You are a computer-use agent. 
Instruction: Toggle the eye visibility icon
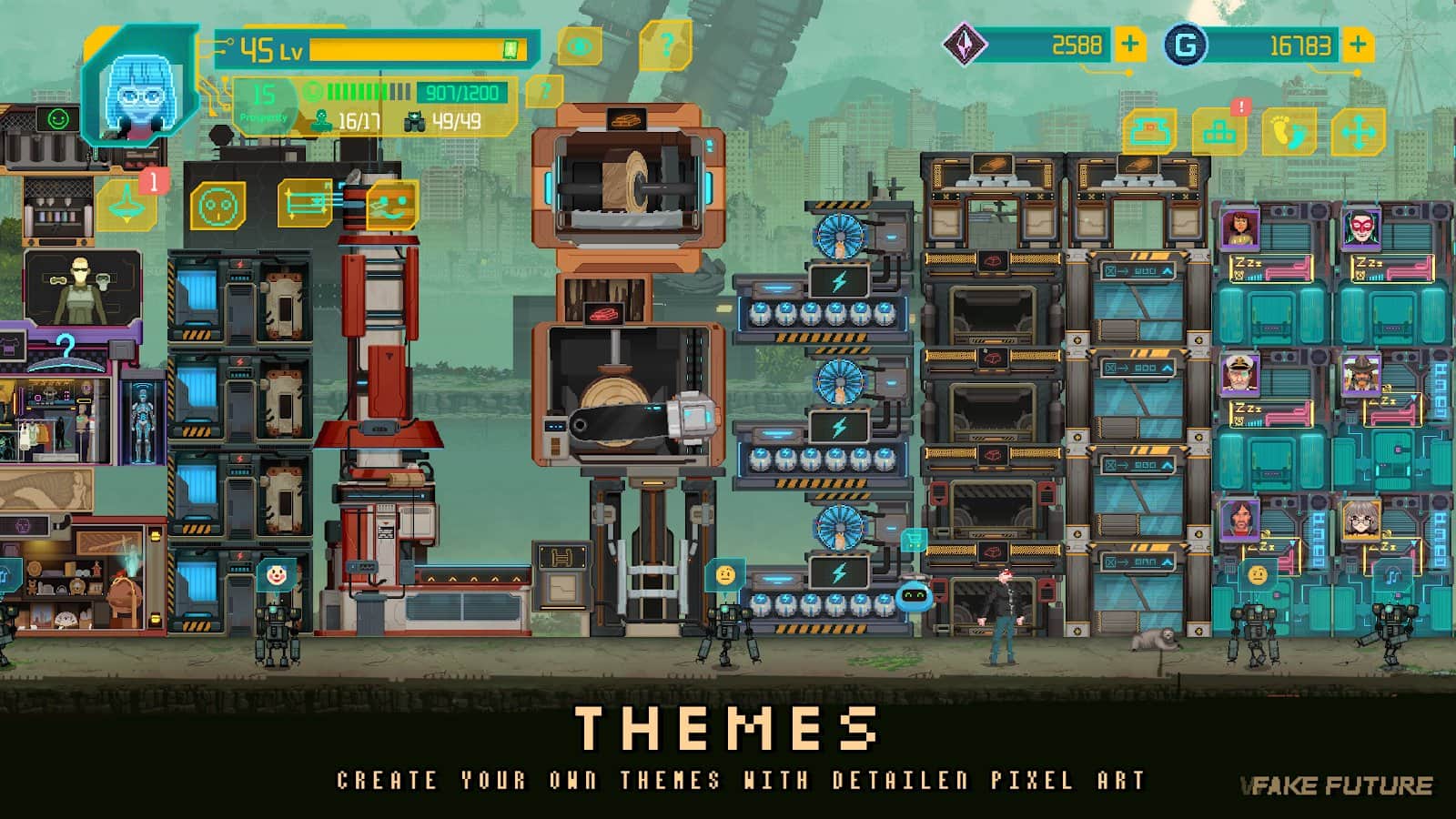[x=579, y=46]
